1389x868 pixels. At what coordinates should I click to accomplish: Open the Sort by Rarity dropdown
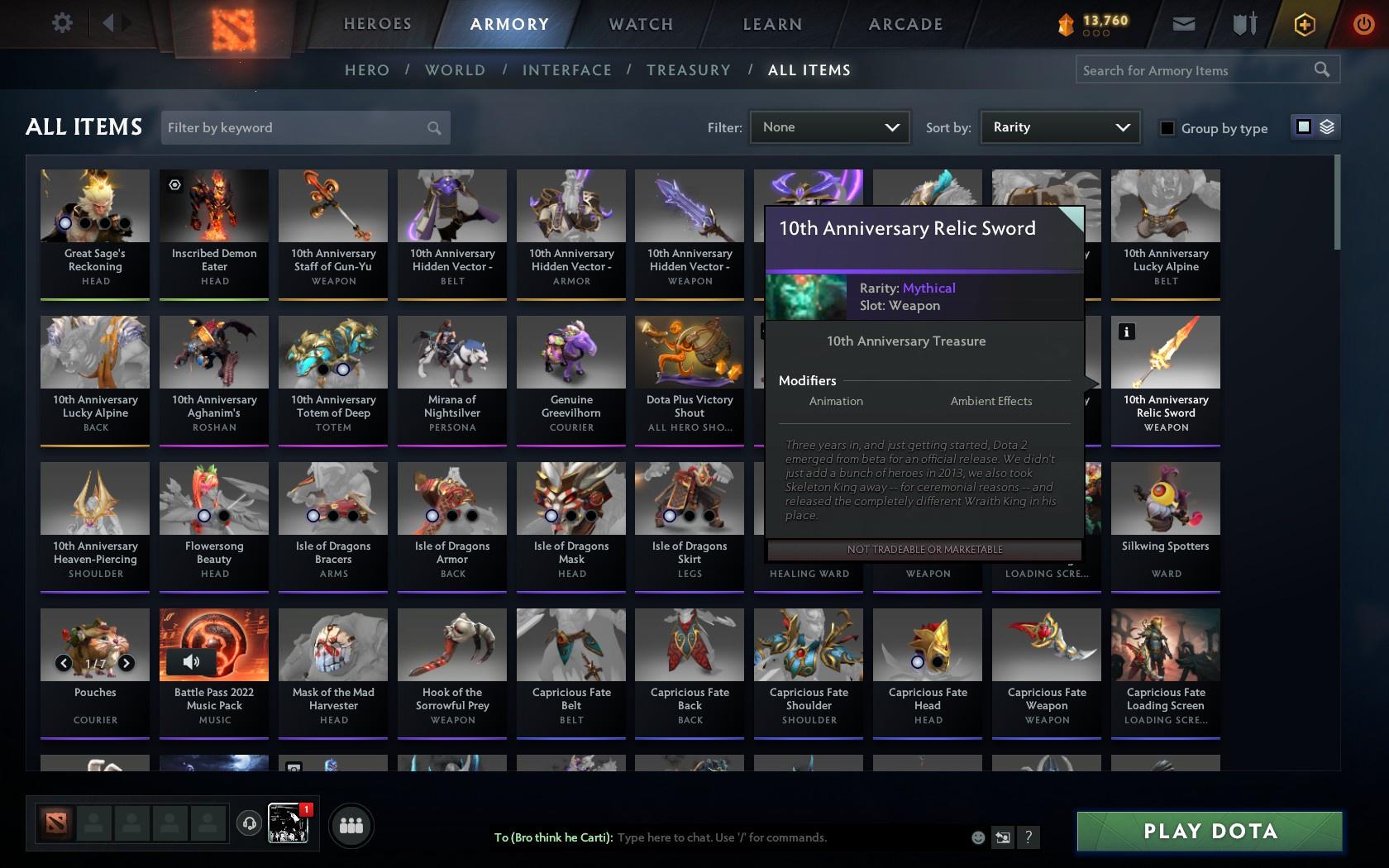(x=1059, y=127)
